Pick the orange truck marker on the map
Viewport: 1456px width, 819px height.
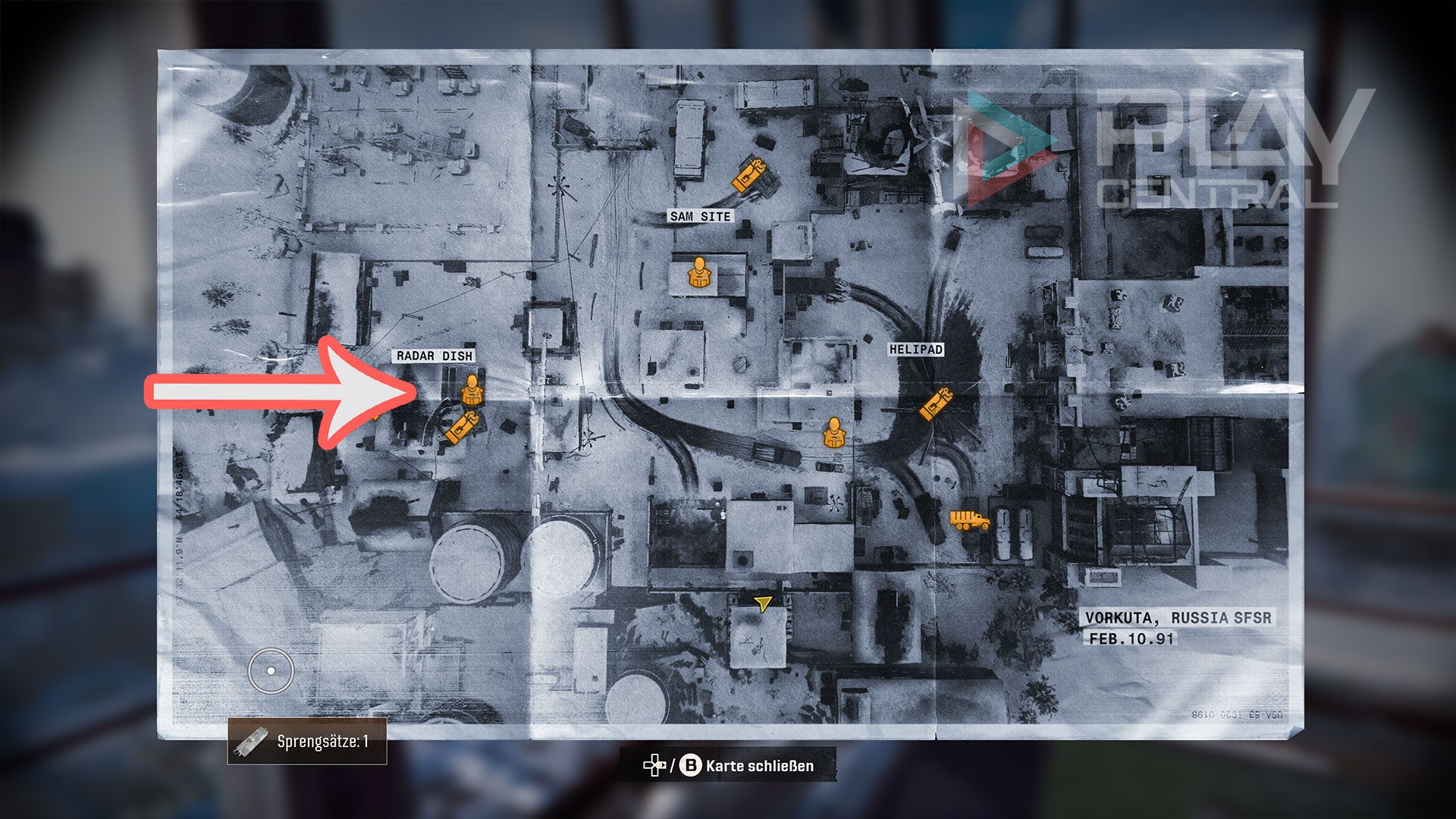pyautogui.click(x=969, y=520)
